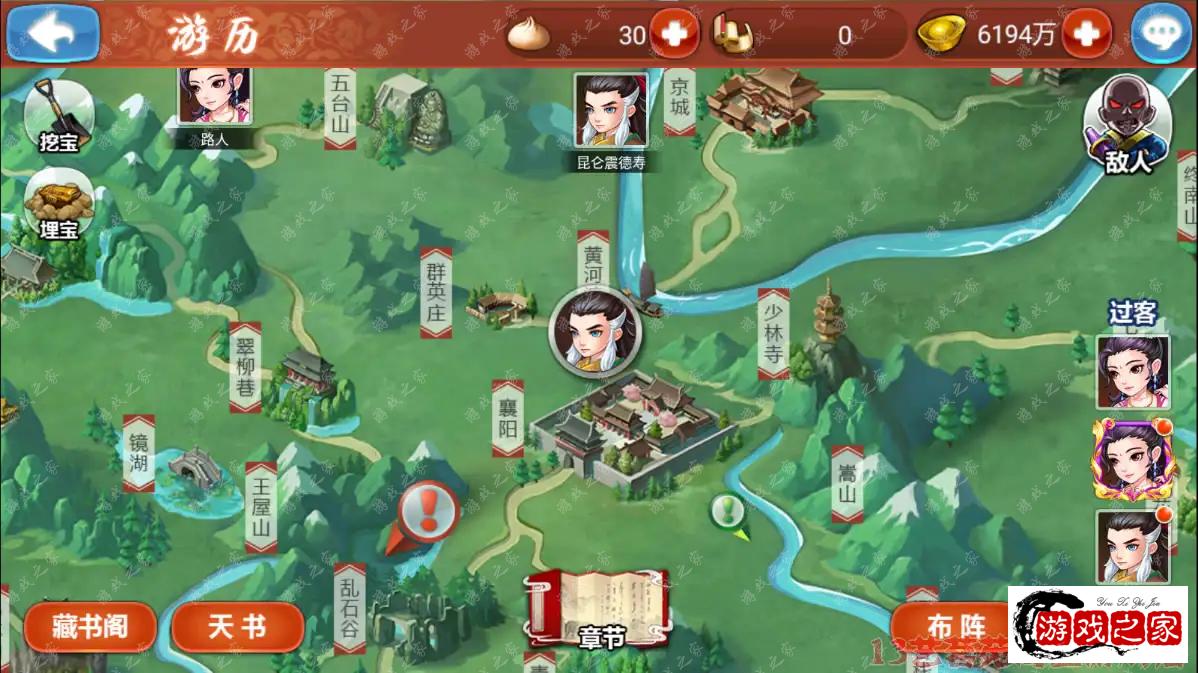Open the blue chat bubble
The width and height of the screenshot is (1198, 673).
tap(1161, 33)
